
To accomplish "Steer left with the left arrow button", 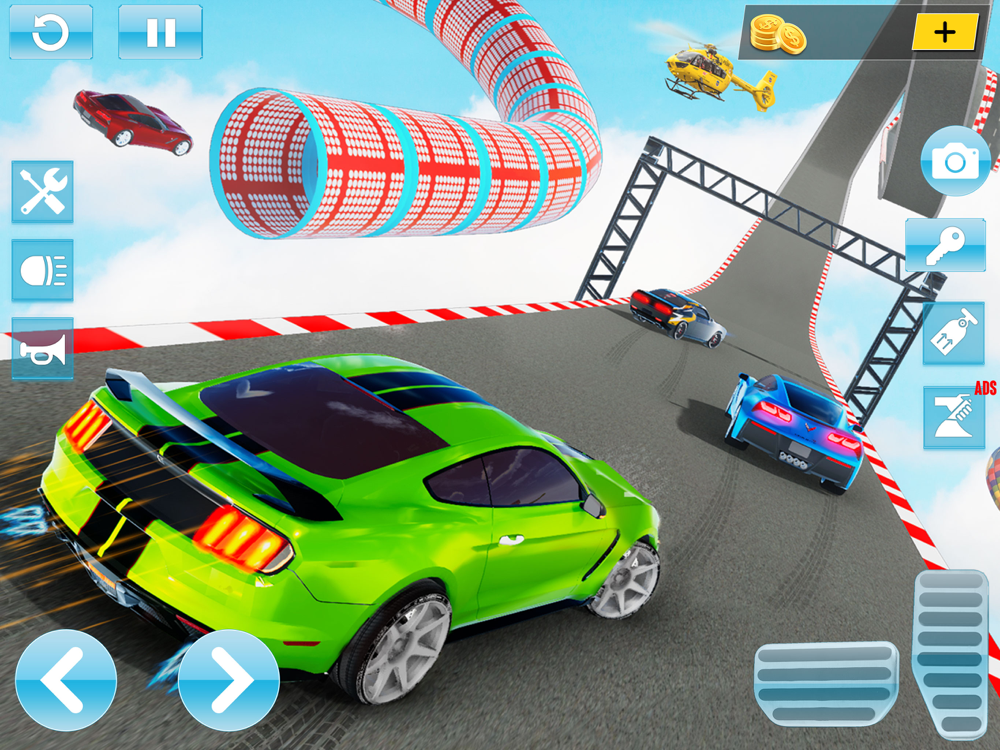I will pyautogui.click(x=66, y=681).
